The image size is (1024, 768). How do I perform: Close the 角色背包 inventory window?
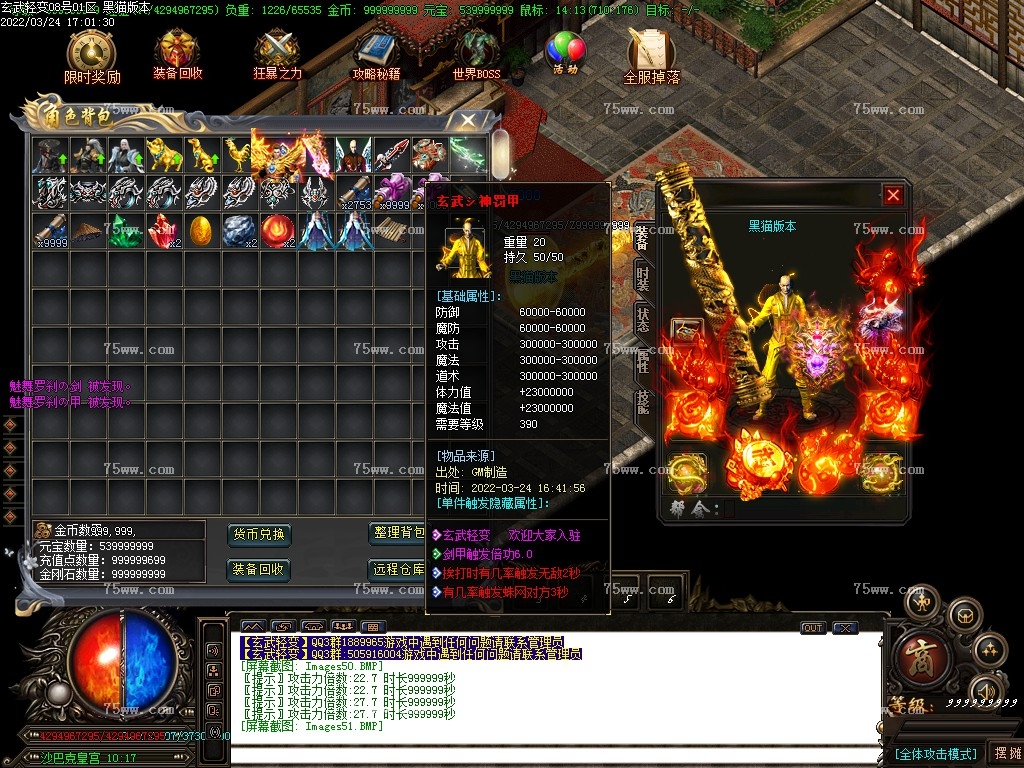467,120
